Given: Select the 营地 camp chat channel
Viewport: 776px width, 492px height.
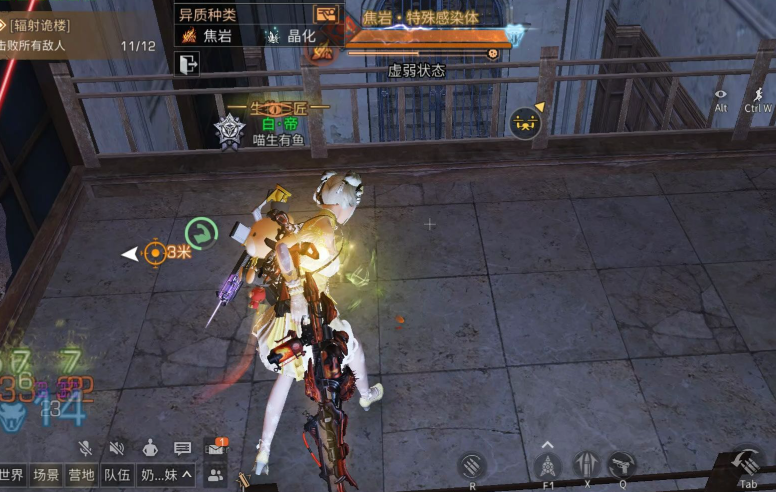Looking at the screenshot, I should [x=80, y=475].
